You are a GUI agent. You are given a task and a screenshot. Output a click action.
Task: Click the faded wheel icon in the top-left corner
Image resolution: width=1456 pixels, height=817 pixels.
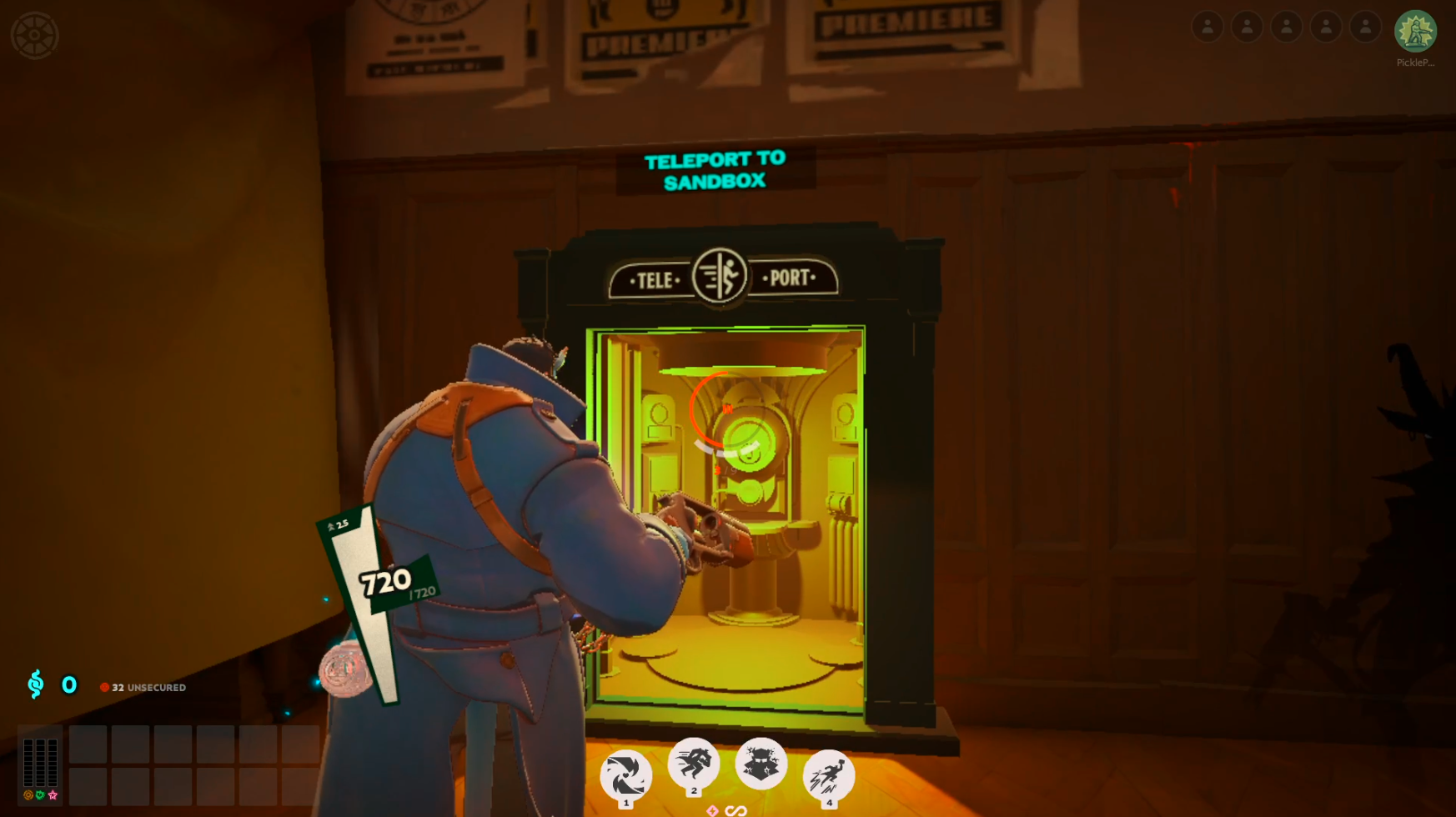pos(33,35)
